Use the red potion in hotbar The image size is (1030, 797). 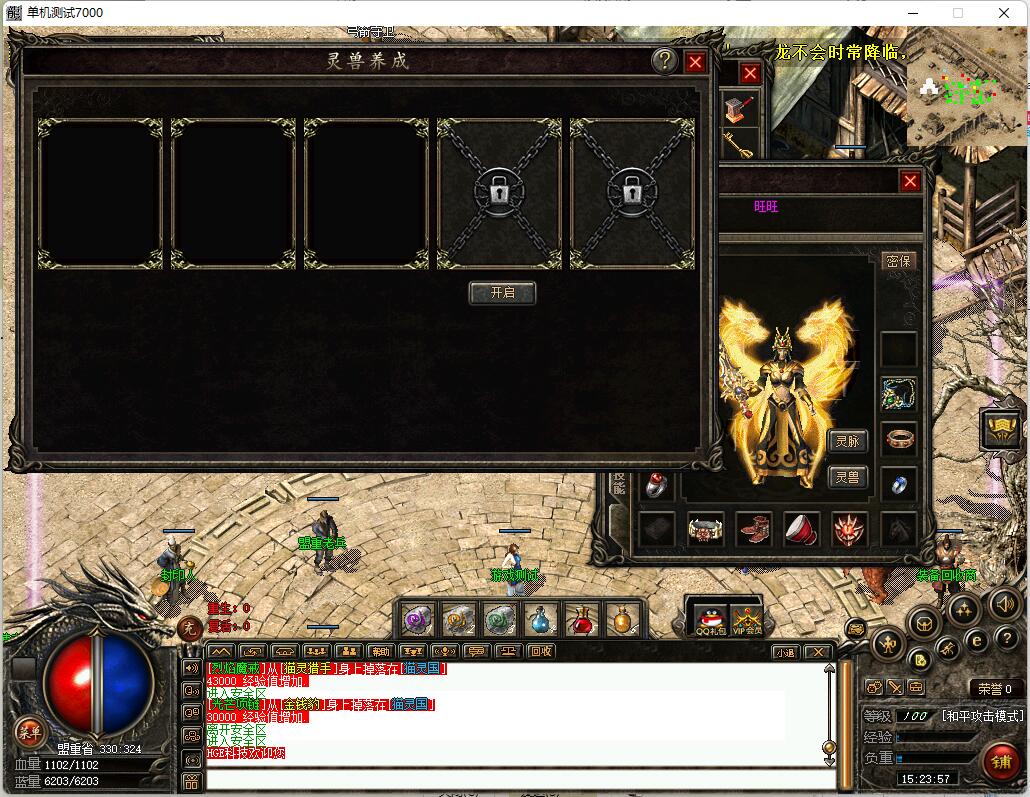[x=582, y=620]
